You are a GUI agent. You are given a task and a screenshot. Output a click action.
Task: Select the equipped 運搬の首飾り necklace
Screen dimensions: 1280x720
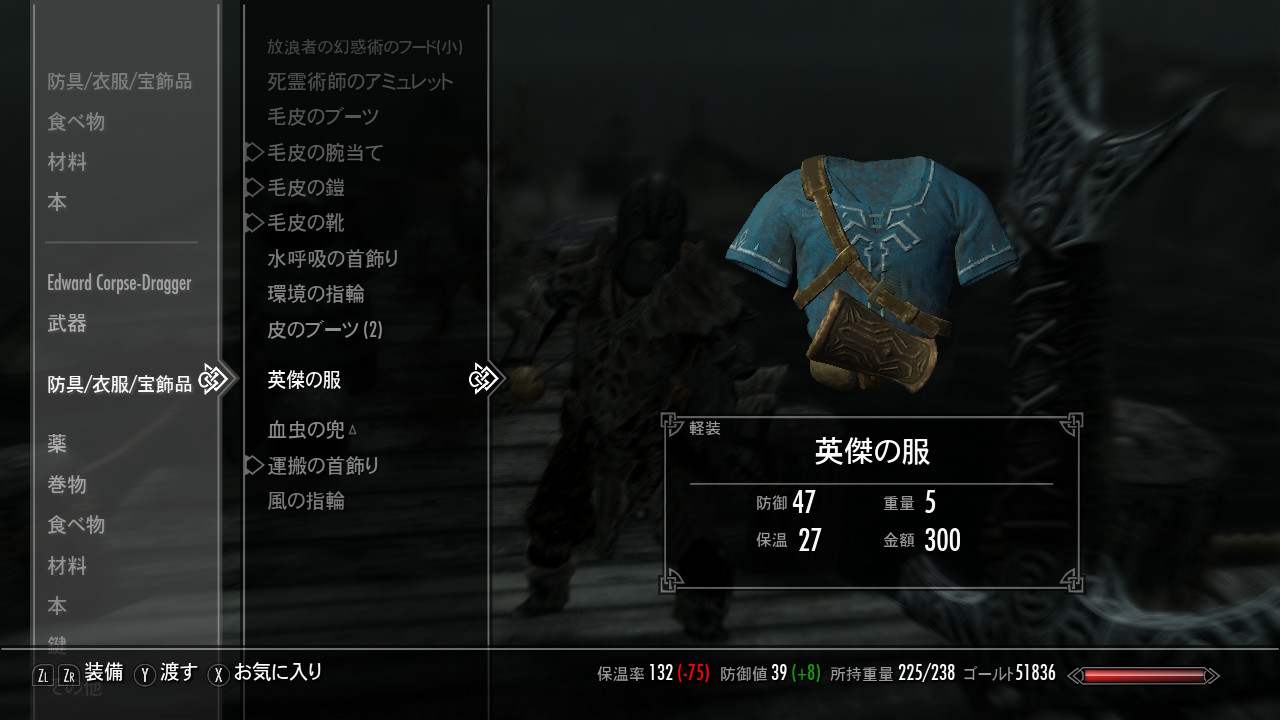pyautogui.click(x=323, y=466)
